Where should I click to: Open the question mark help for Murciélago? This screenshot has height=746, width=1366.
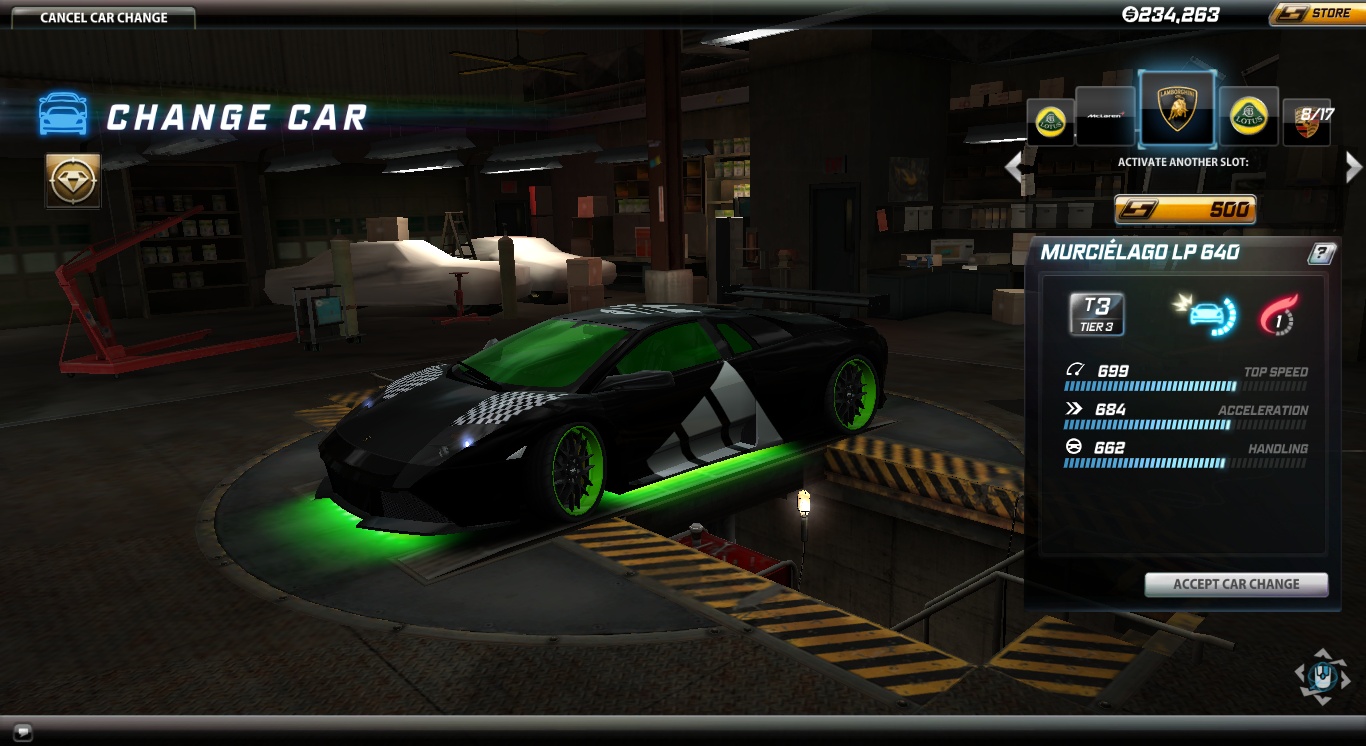point(1320,253)
